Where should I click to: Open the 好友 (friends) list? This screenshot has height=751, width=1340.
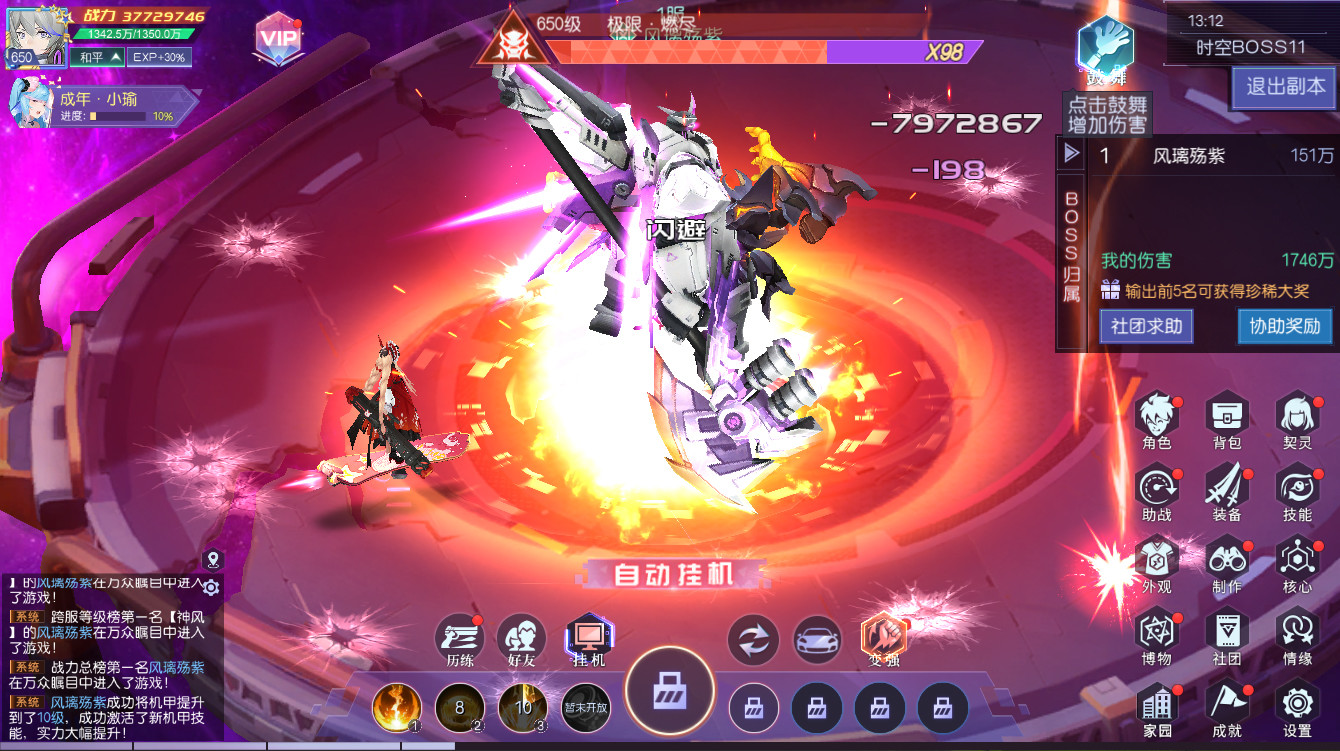point(520,637)
